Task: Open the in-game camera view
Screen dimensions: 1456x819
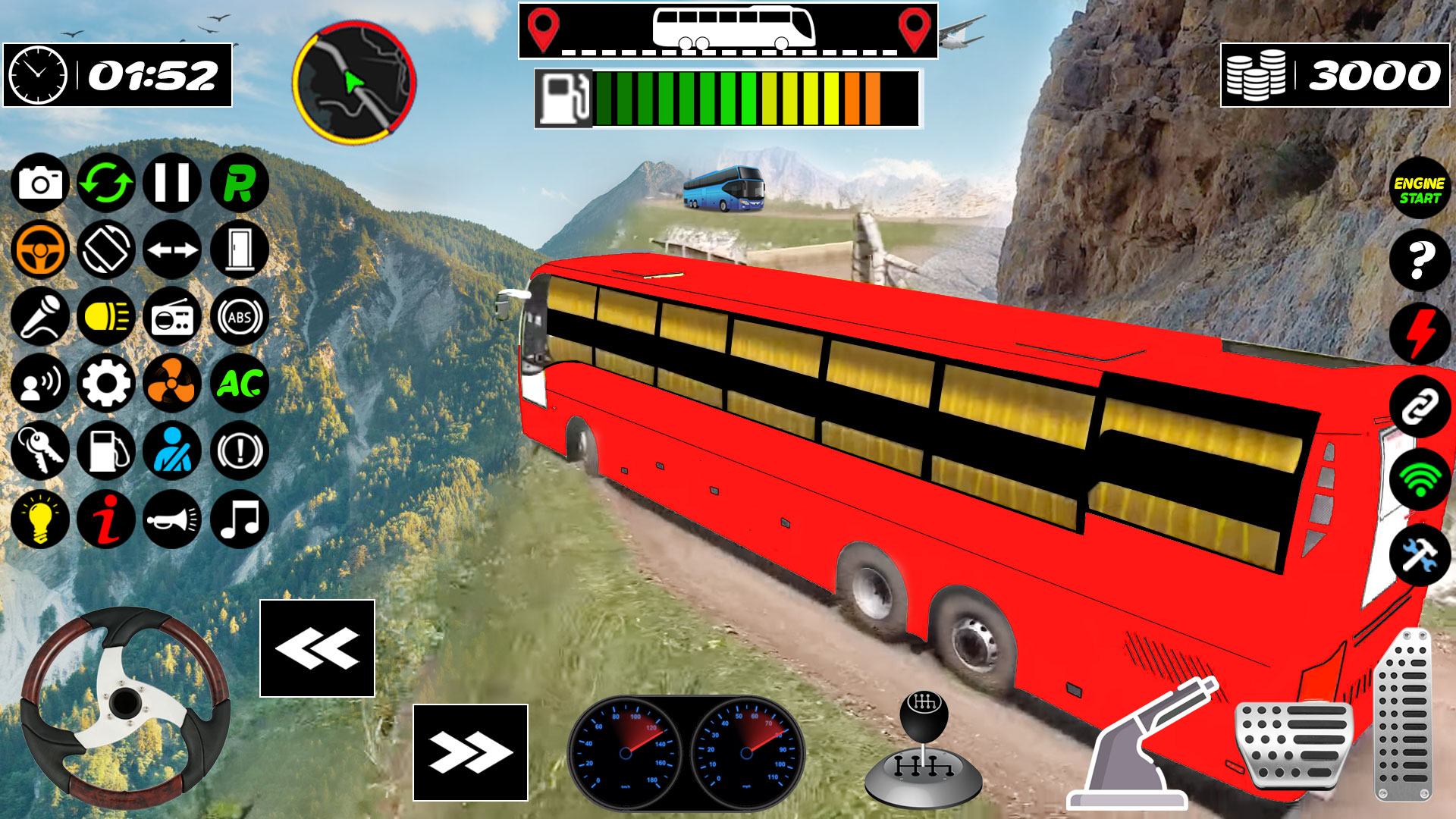Action: pos(40,183)
